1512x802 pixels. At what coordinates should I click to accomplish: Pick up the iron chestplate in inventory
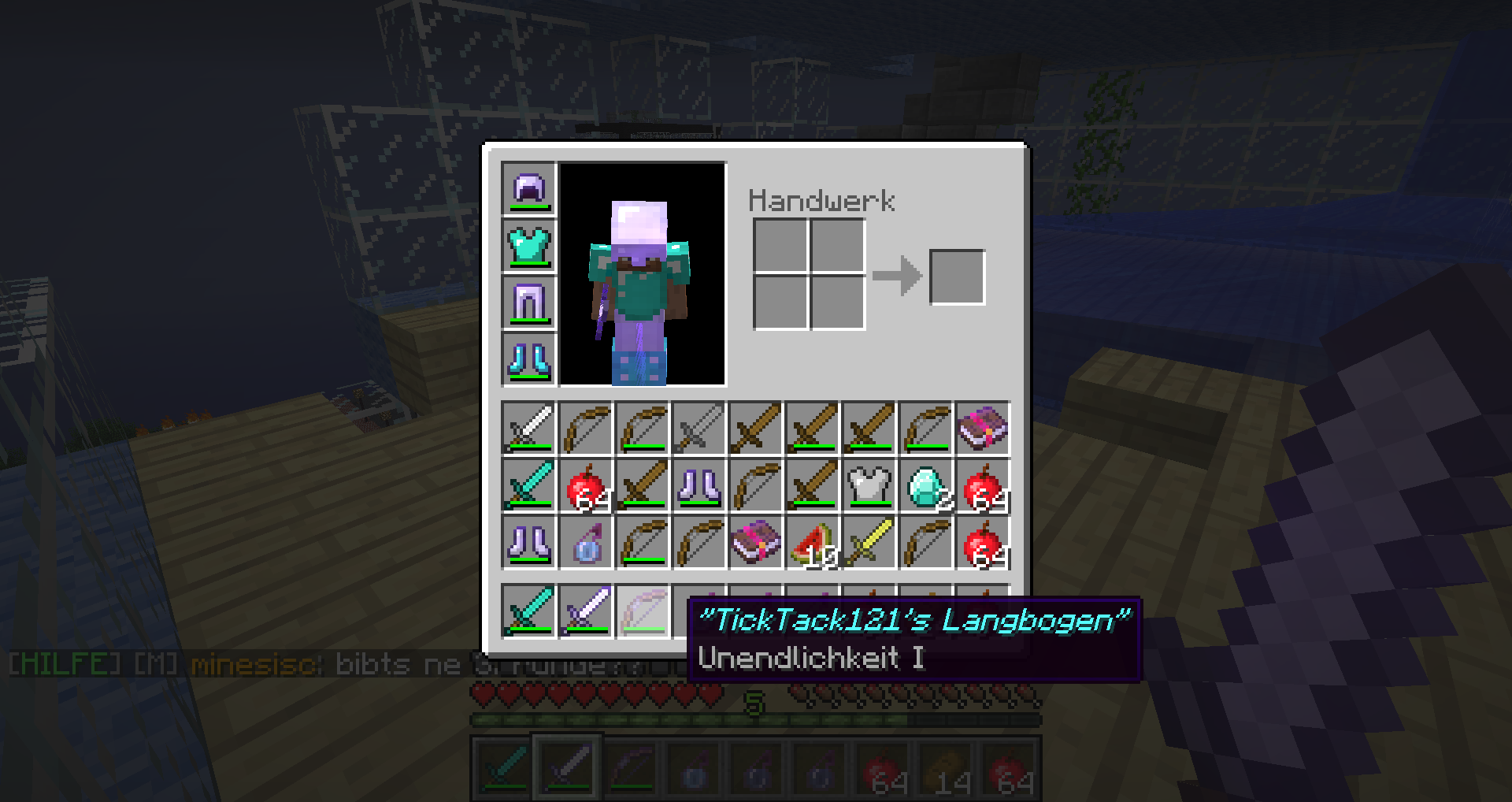tap(869, 485)
